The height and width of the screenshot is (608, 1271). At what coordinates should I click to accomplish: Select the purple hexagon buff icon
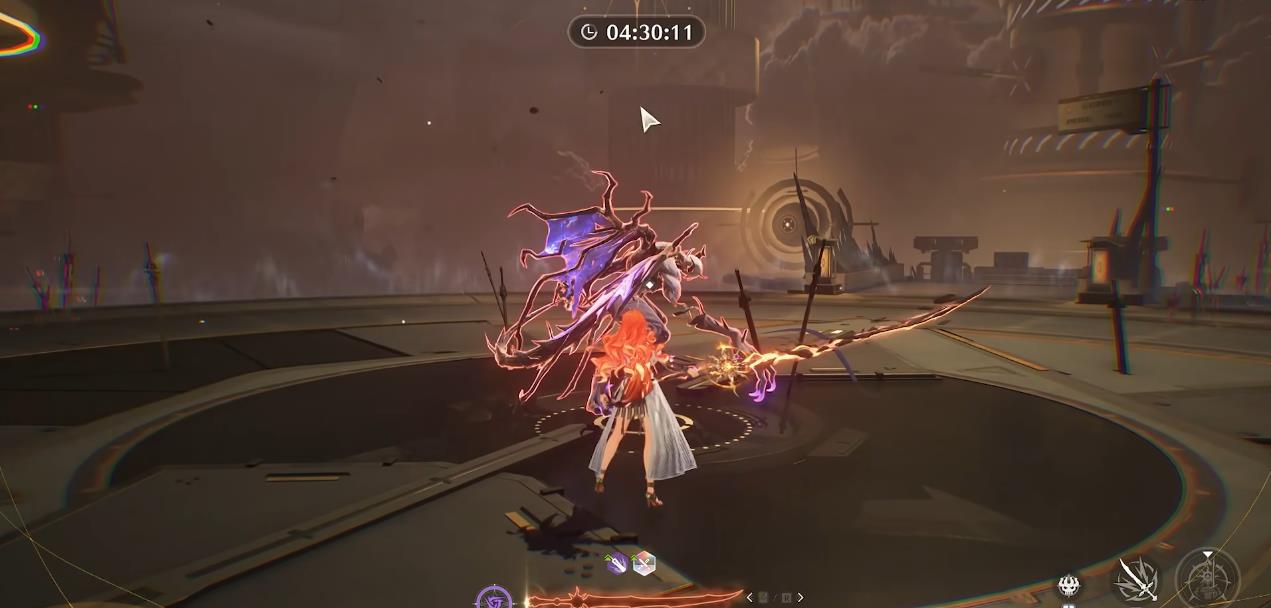click(x=617, y=564)
